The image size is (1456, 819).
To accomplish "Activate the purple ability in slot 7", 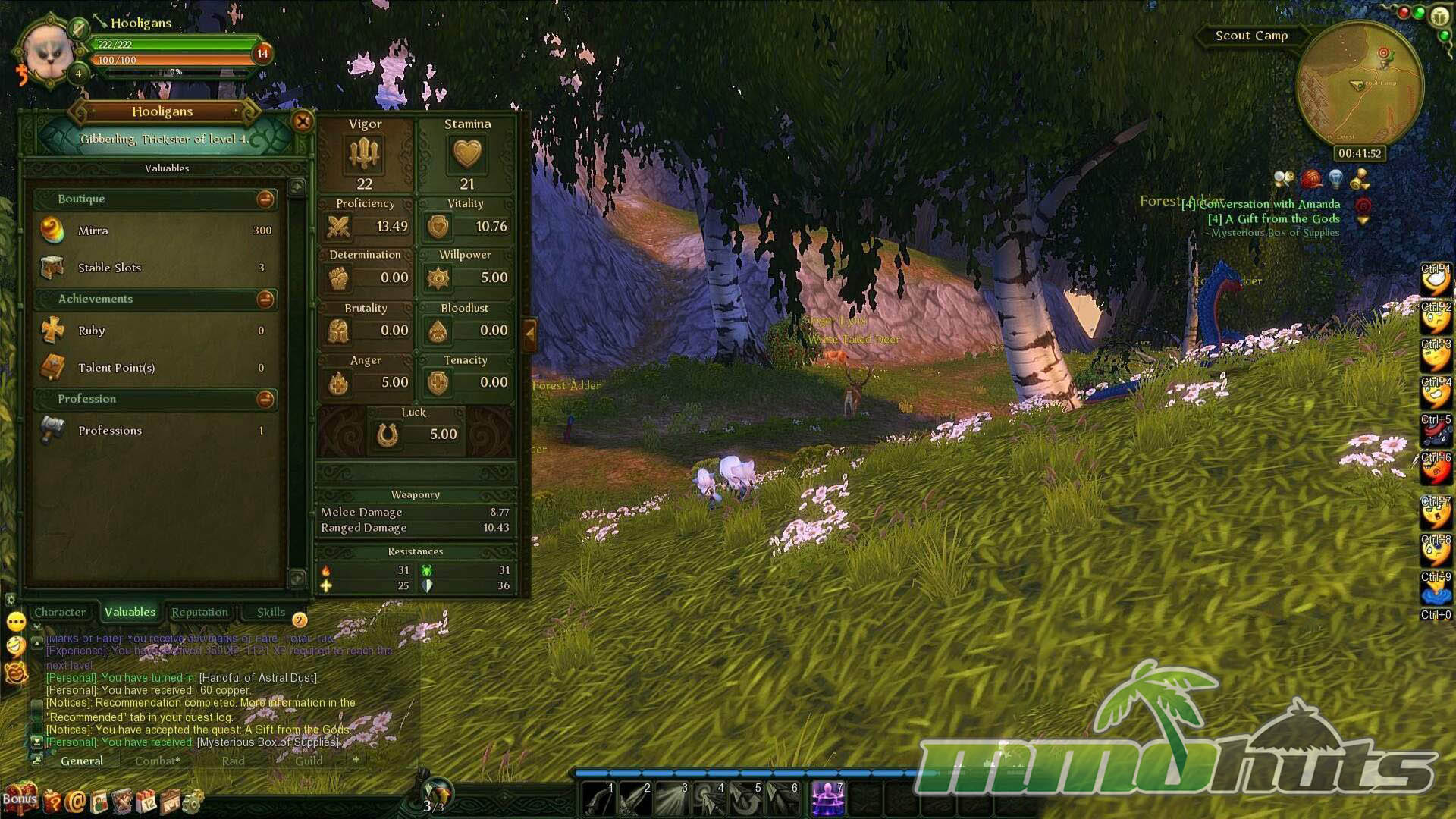I will pos(827,799).
